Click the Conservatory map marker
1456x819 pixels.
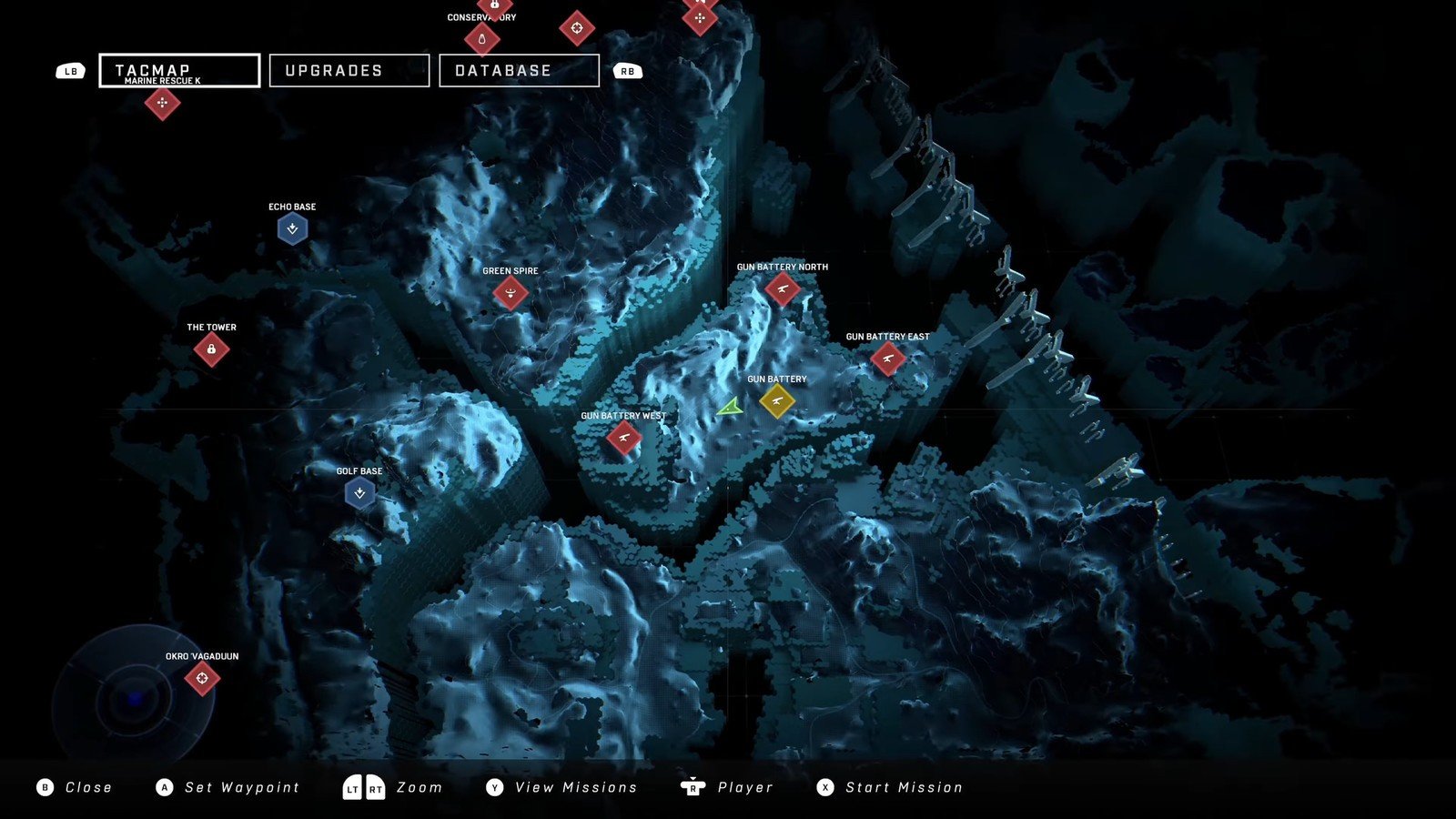pos(481,39)
